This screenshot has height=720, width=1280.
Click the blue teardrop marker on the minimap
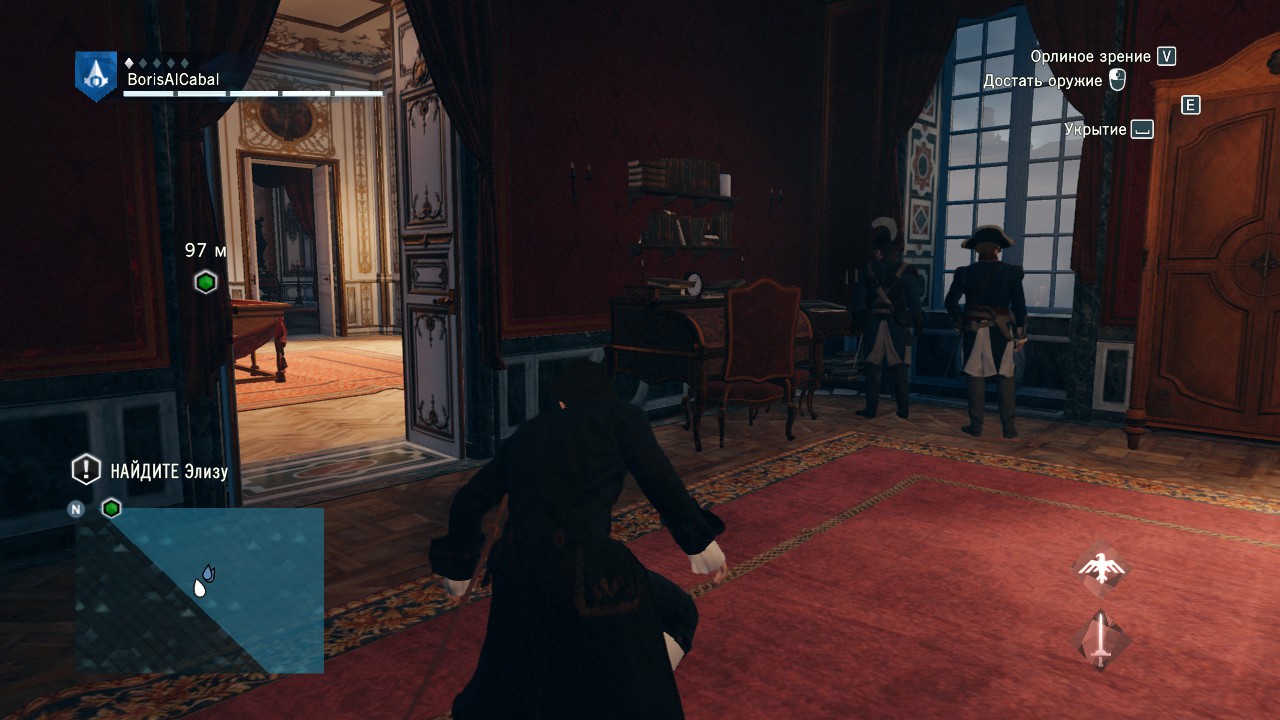(208, 573)
